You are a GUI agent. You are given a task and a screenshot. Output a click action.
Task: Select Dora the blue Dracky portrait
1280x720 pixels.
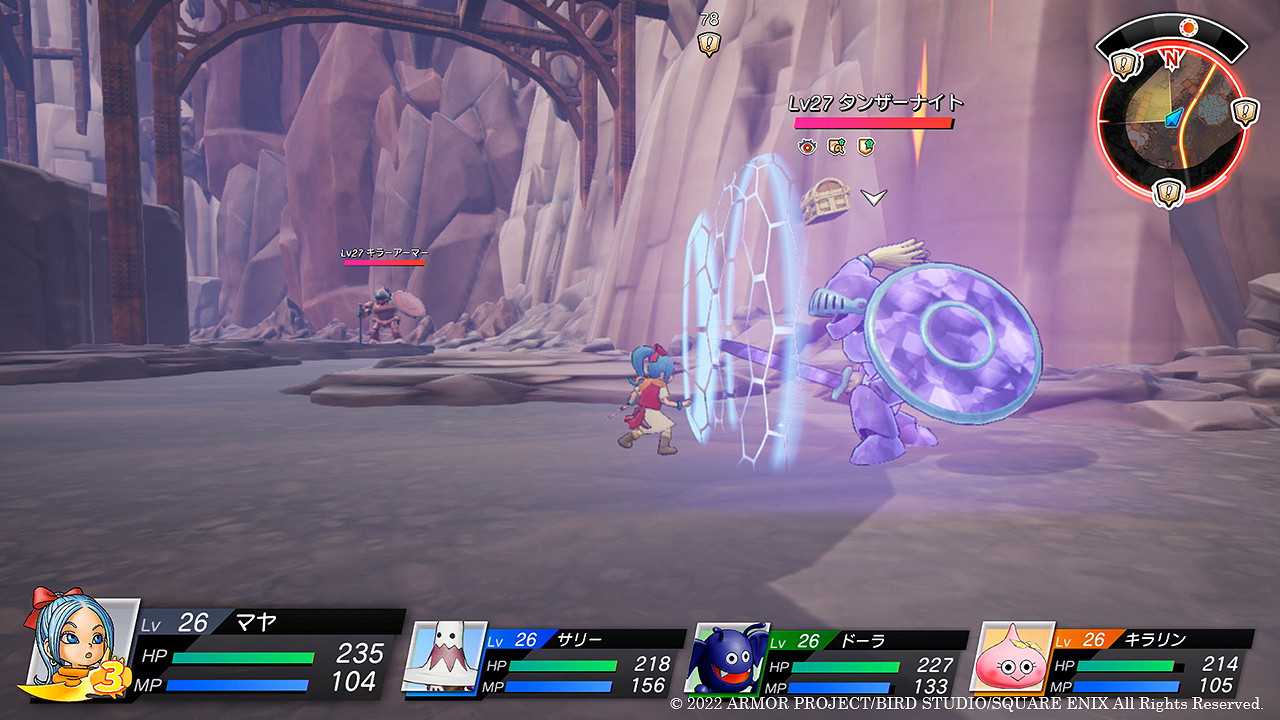[x=725, y=659]
